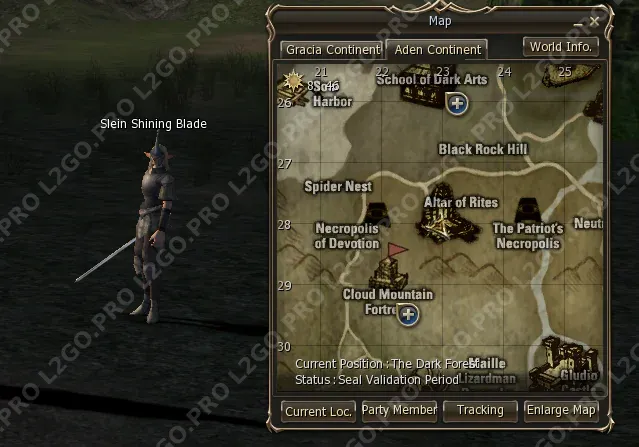The width and height of the screenshot is (639, 447).
Task: Click the School of Dark Arts marker
Action: [420, 90]
